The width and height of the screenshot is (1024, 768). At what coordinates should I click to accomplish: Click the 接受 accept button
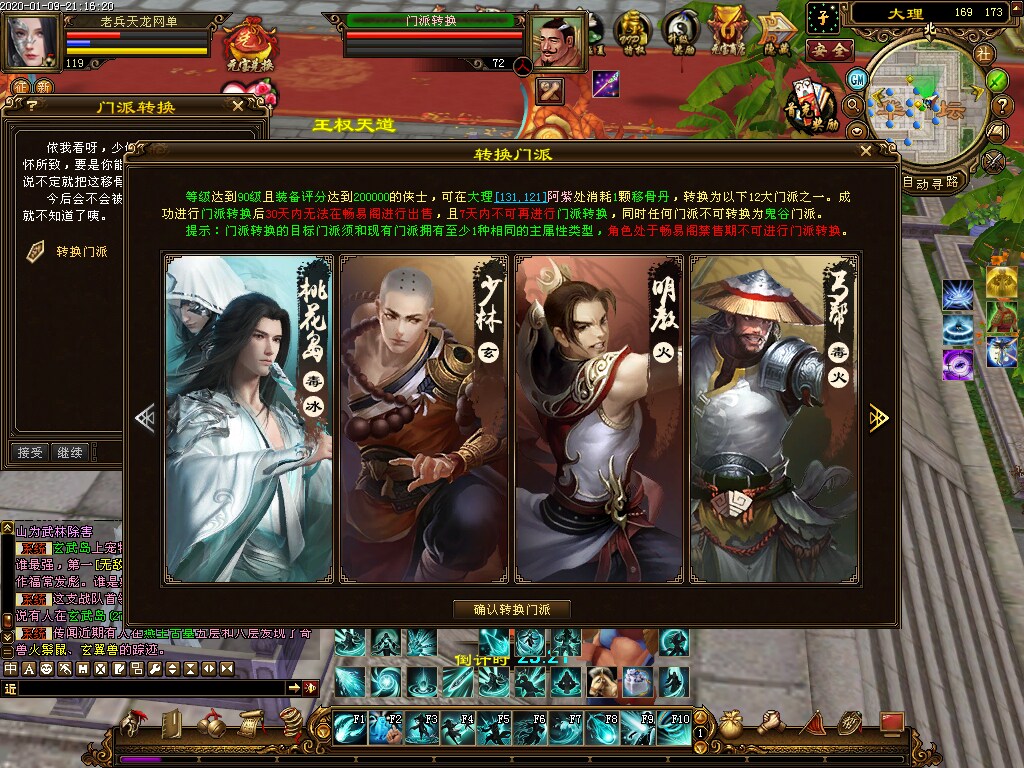point(30,453)
